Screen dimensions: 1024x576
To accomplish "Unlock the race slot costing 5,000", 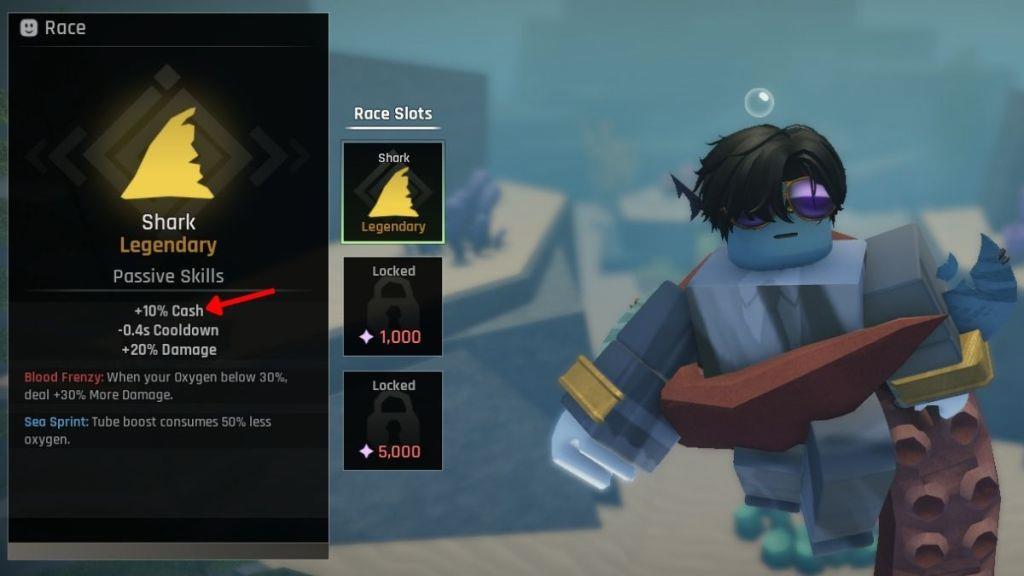I will (x=393, y=420).
